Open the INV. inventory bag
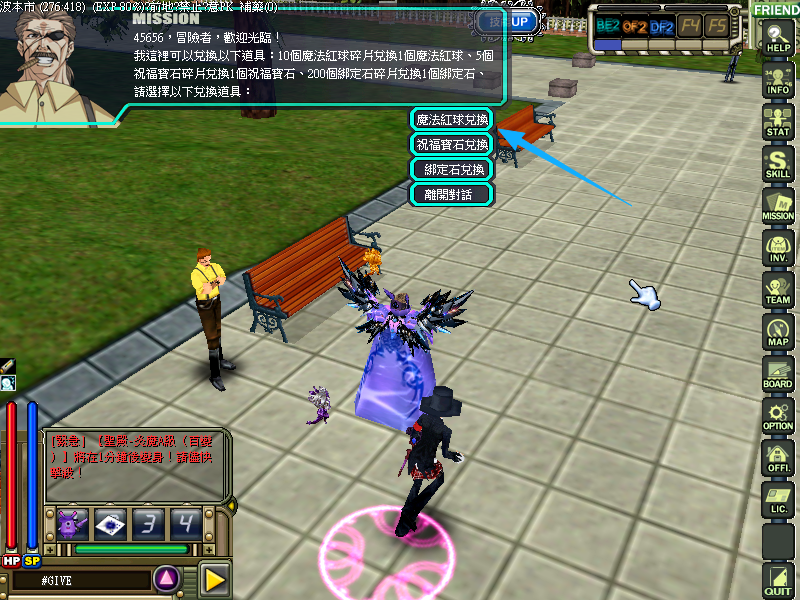The height and width of the screenshot is (600, 800). tap(777, 248)
